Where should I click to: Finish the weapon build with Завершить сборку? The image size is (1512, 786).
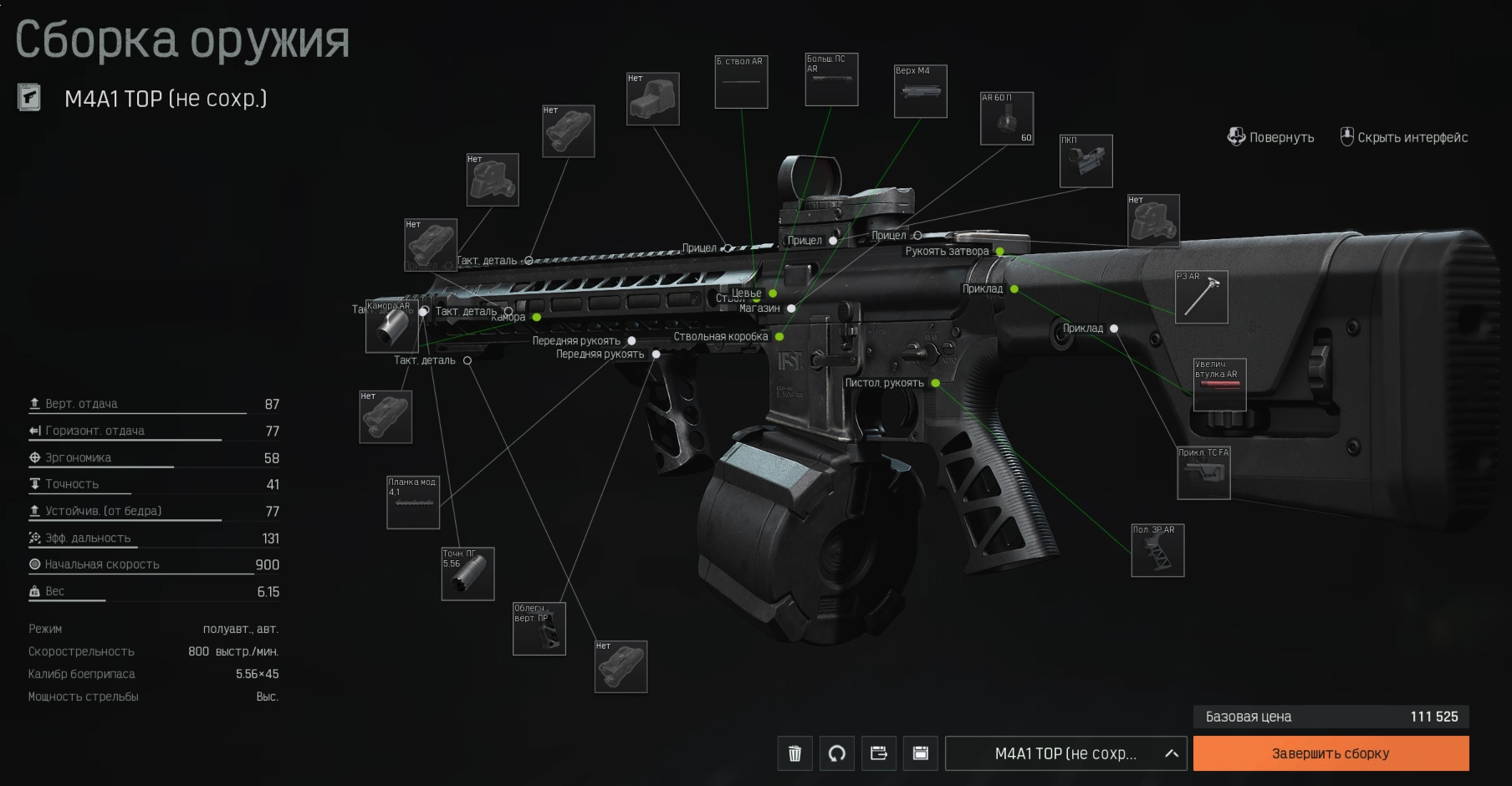[x=1331, y=753]
